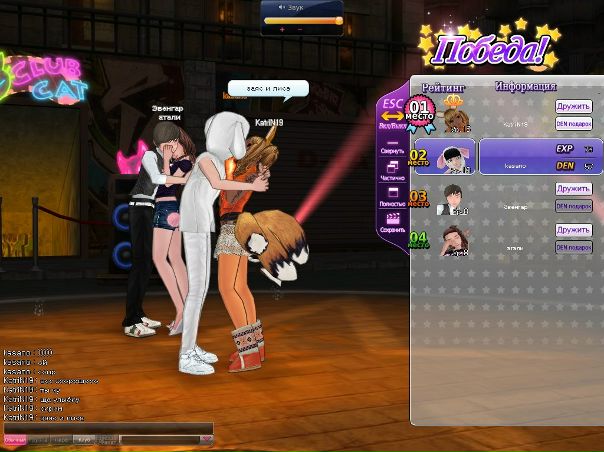Screen dimensions: 604x452
Task: Adjust the 'Звук' volume slider
Action: coord(303,19)
